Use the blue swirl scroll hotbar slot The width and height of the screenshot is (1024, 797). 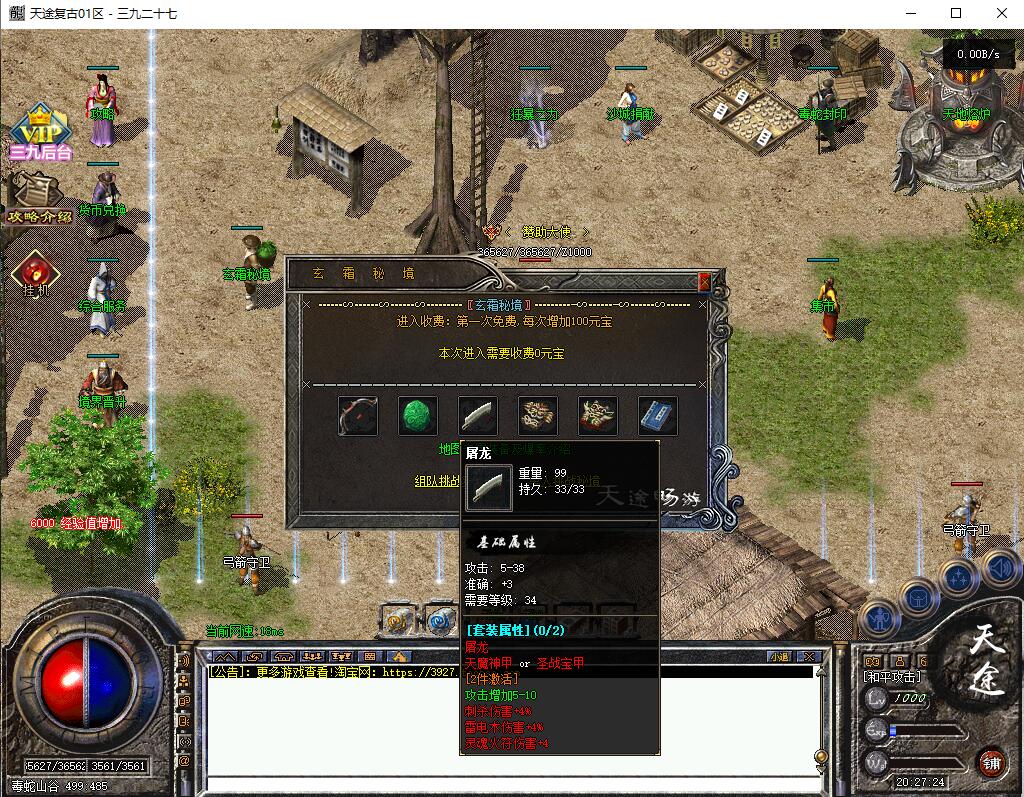438,621
